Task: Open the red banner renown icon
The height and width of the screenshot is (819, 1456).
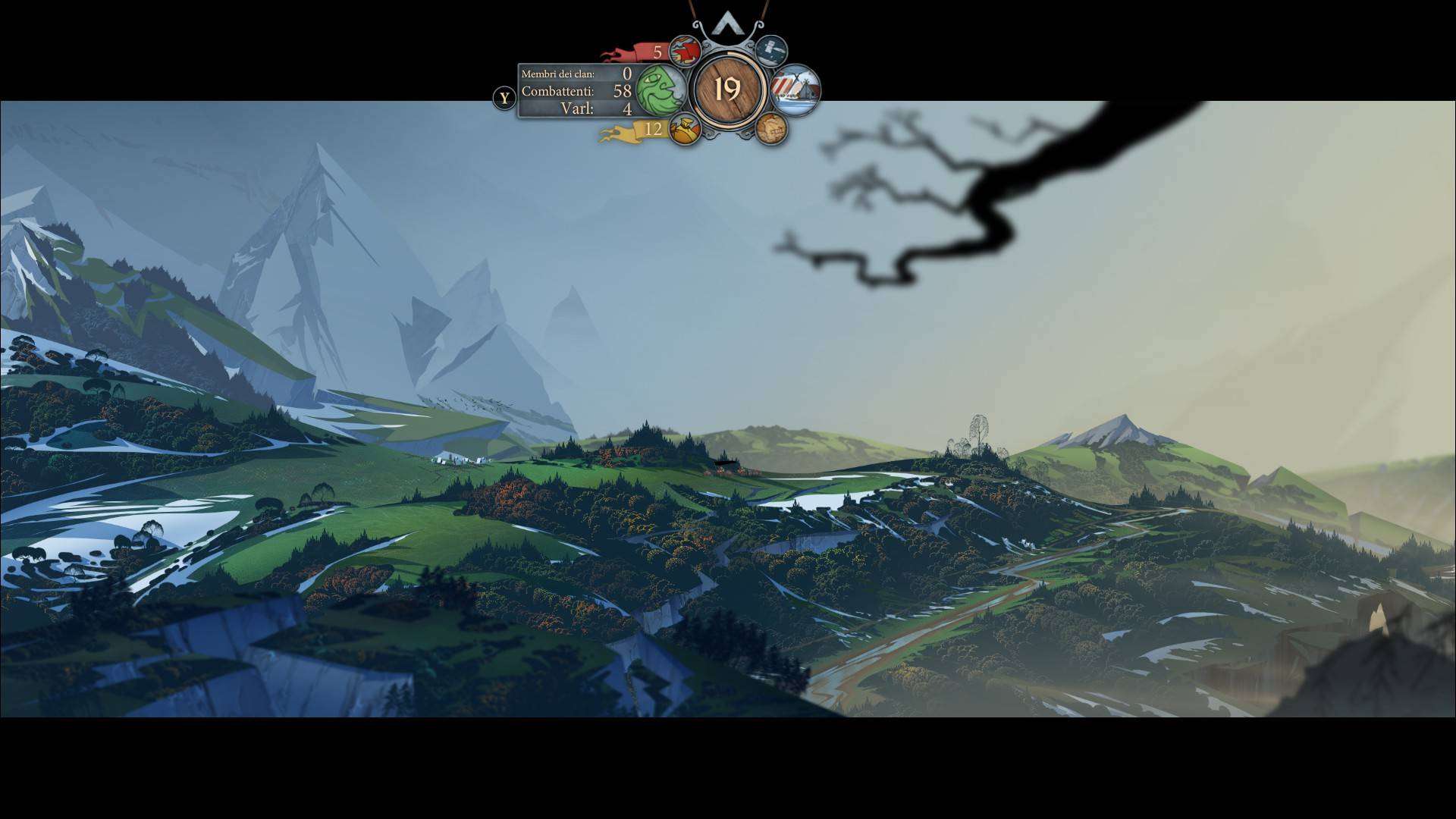Action: click(x=685, y=52)
